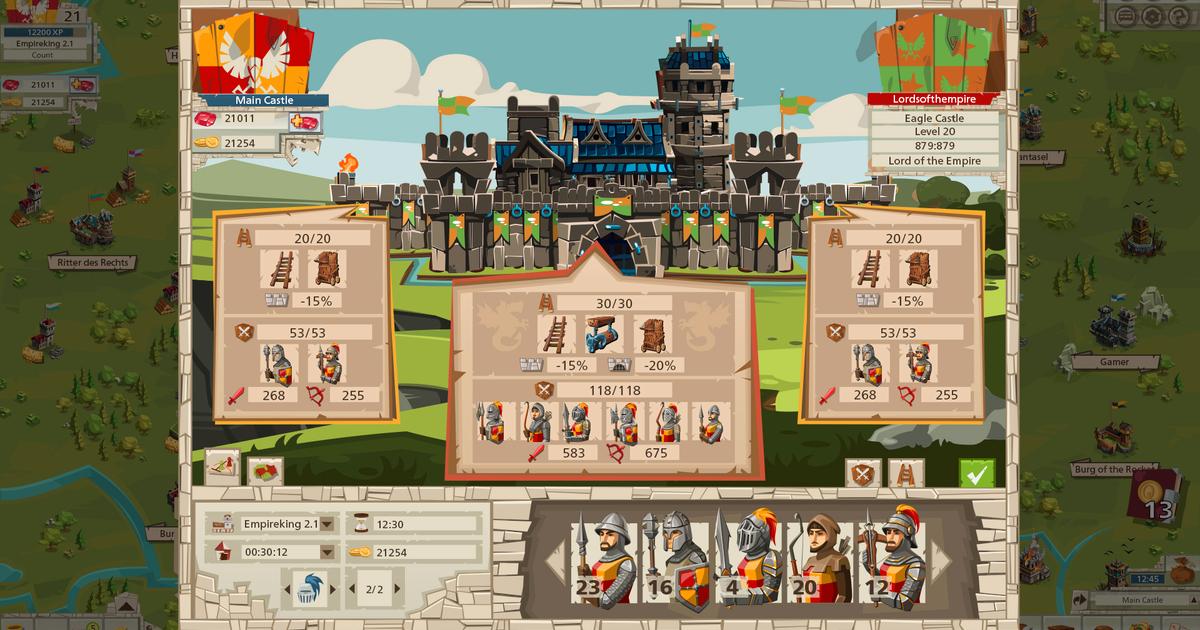The image size is (1200, 630).
Task: Show more units with the right arrow
Action: (940, 561)
